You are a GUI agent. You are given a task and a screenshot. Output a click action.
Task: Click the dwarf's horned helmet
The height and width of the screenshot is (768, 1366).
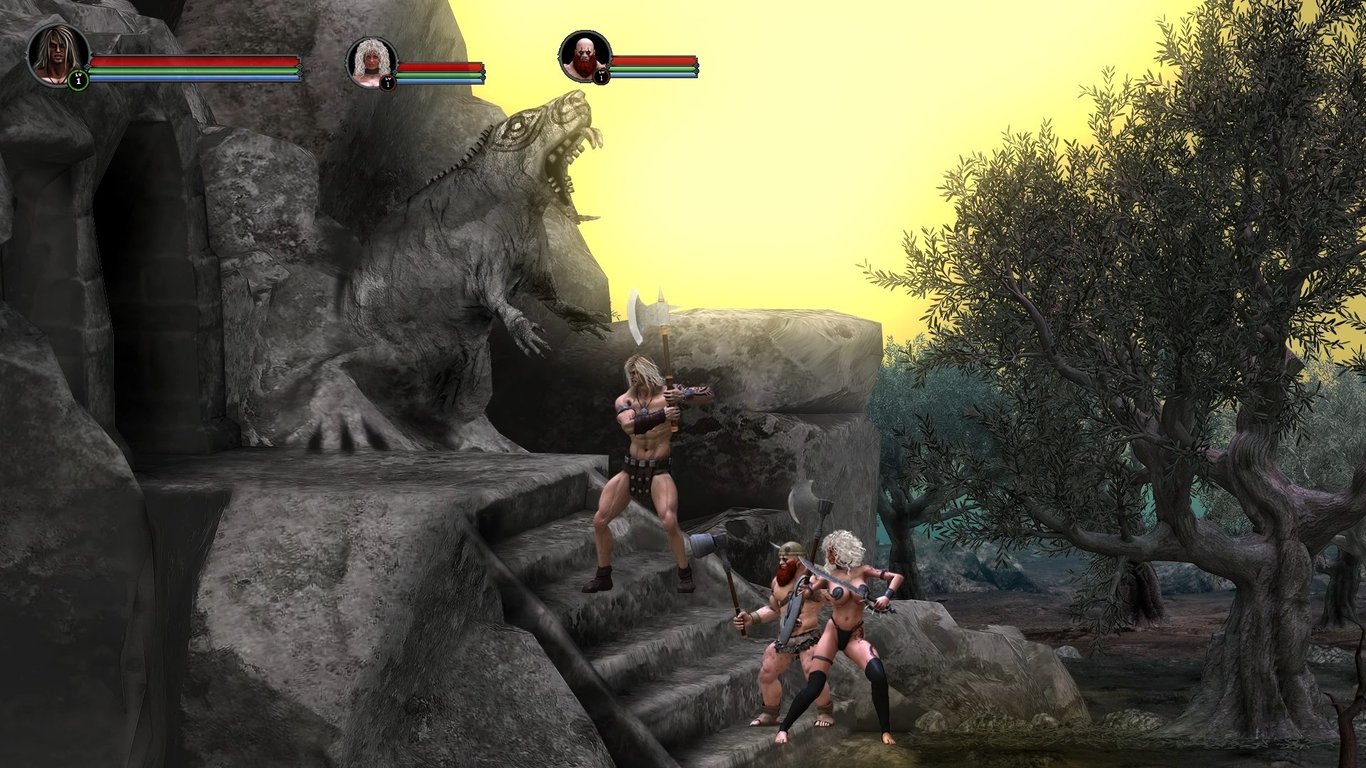pos(788,550)
